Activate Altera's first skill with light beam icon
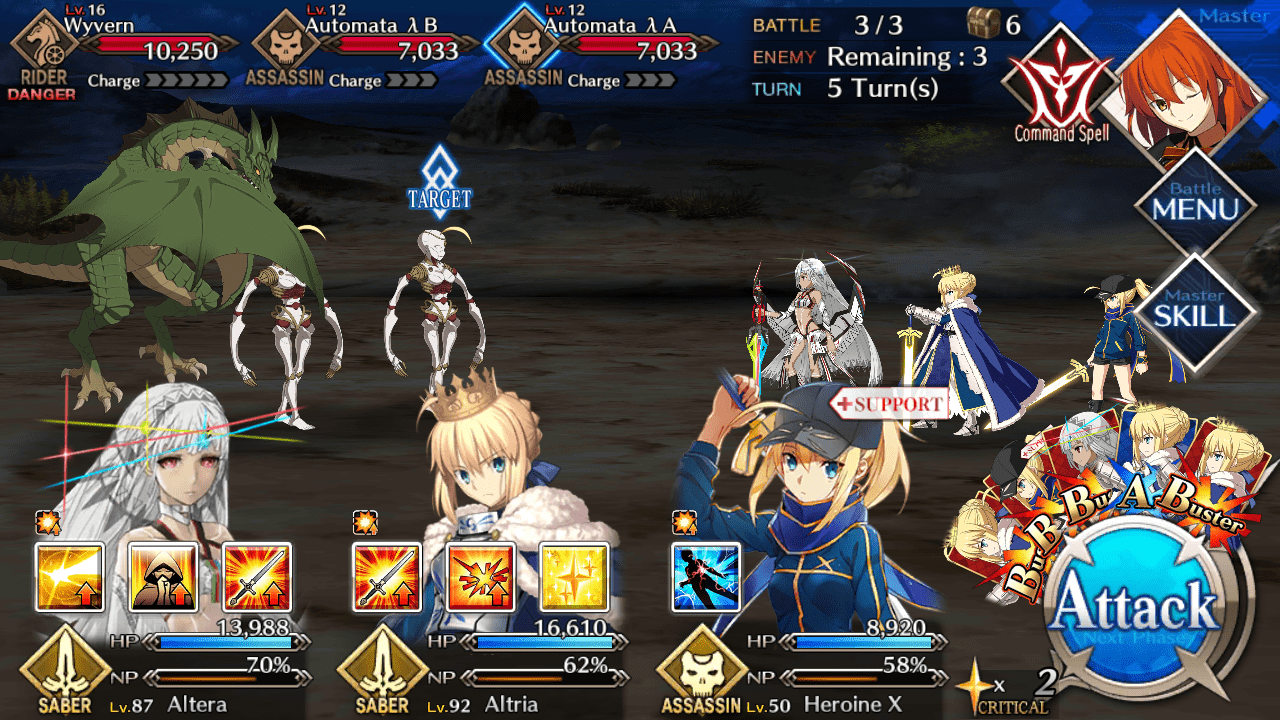The image size is (1280, 720). (x=70, y=577)
